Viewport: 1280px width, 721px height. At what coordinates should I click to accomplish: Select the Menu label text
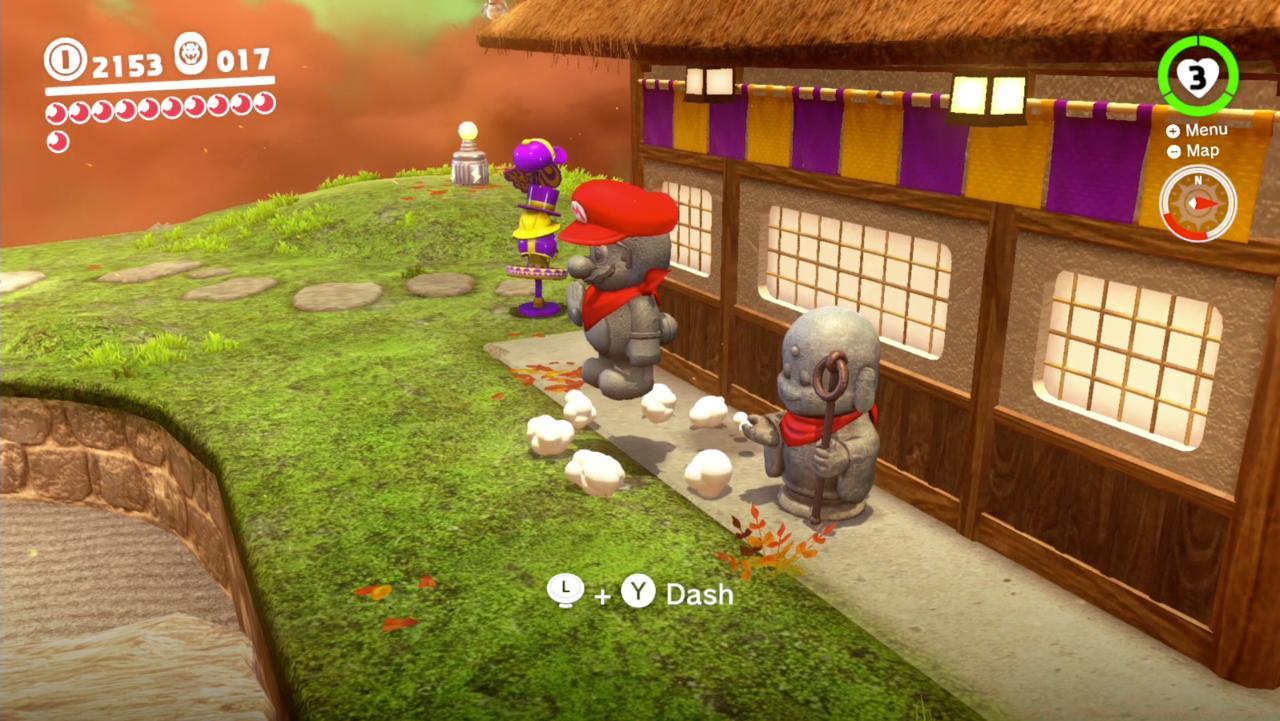pos(1207,129)
